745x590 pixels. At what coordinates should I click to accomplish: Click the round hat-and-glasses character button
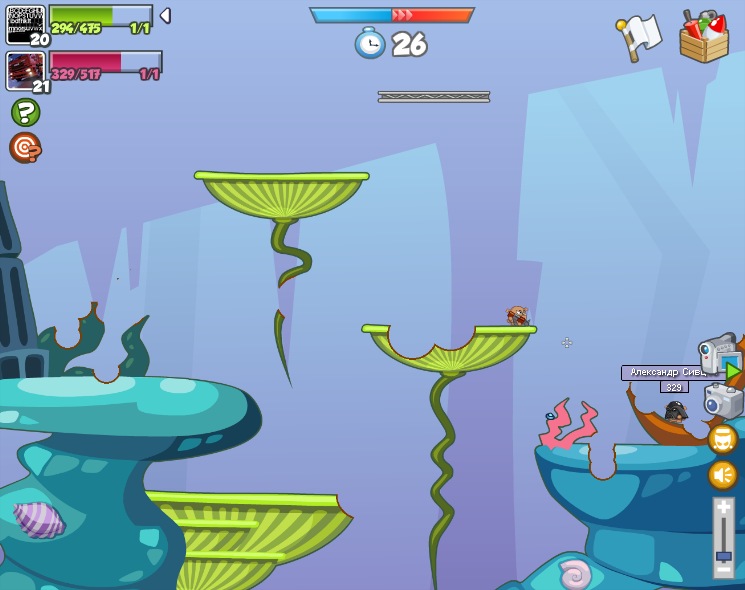(x=722, y=439)
